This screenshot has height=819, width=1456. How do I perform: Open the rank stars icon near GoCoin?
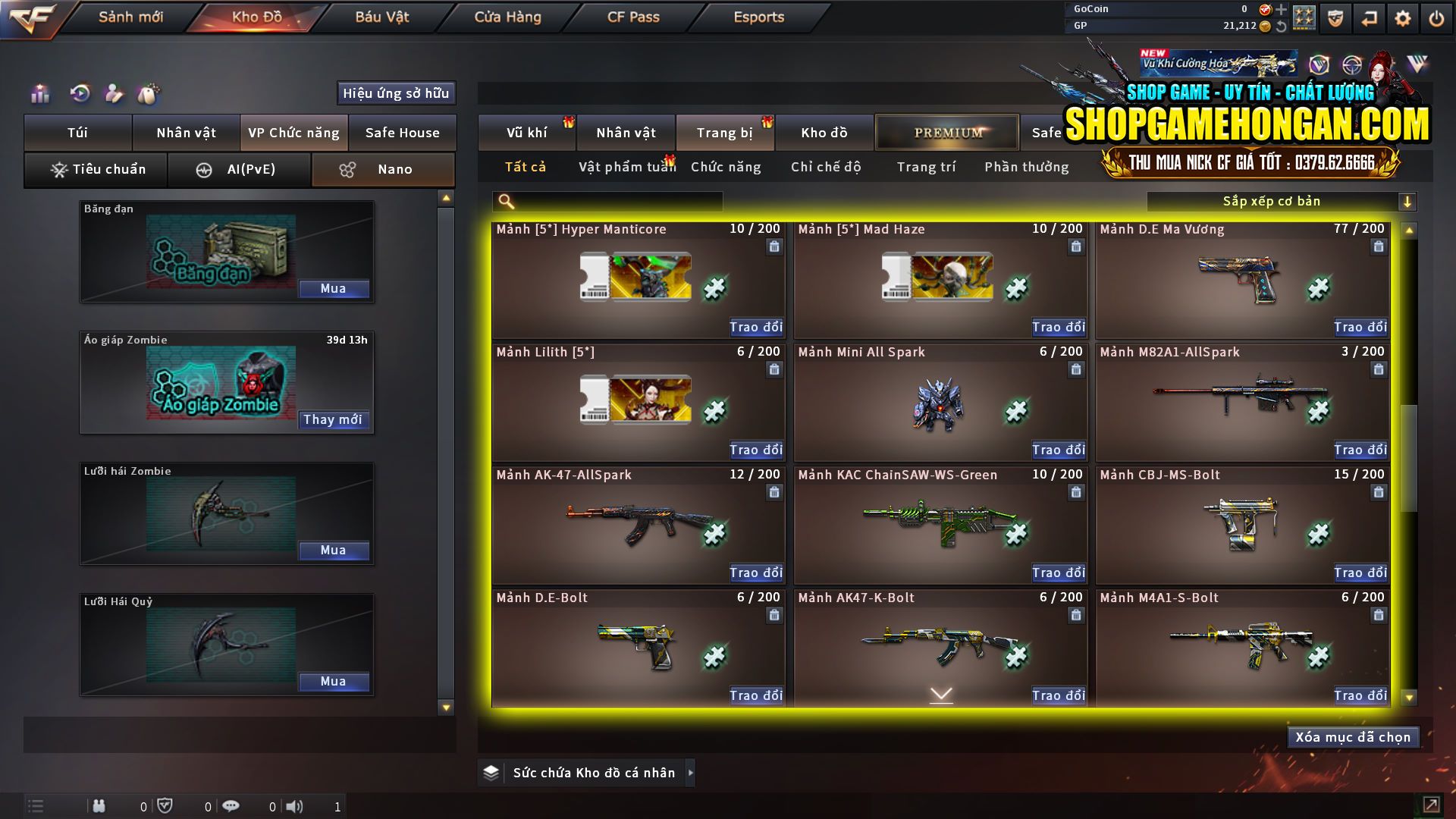coord(1305,17)
